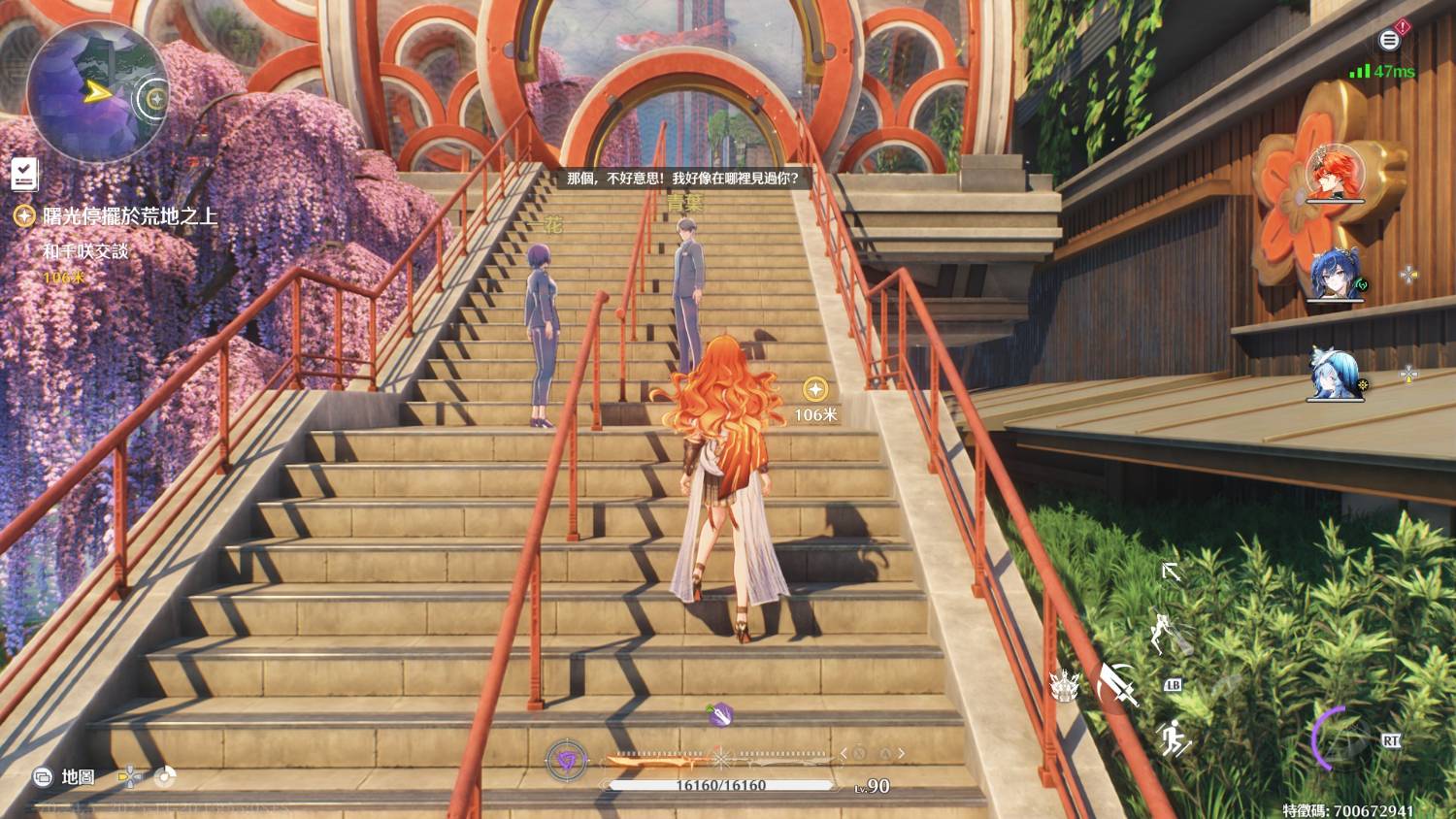Open the main menu hamburger icon
The height and width of the screenshot is (819, 1456).
click(x=1389, y=40)
